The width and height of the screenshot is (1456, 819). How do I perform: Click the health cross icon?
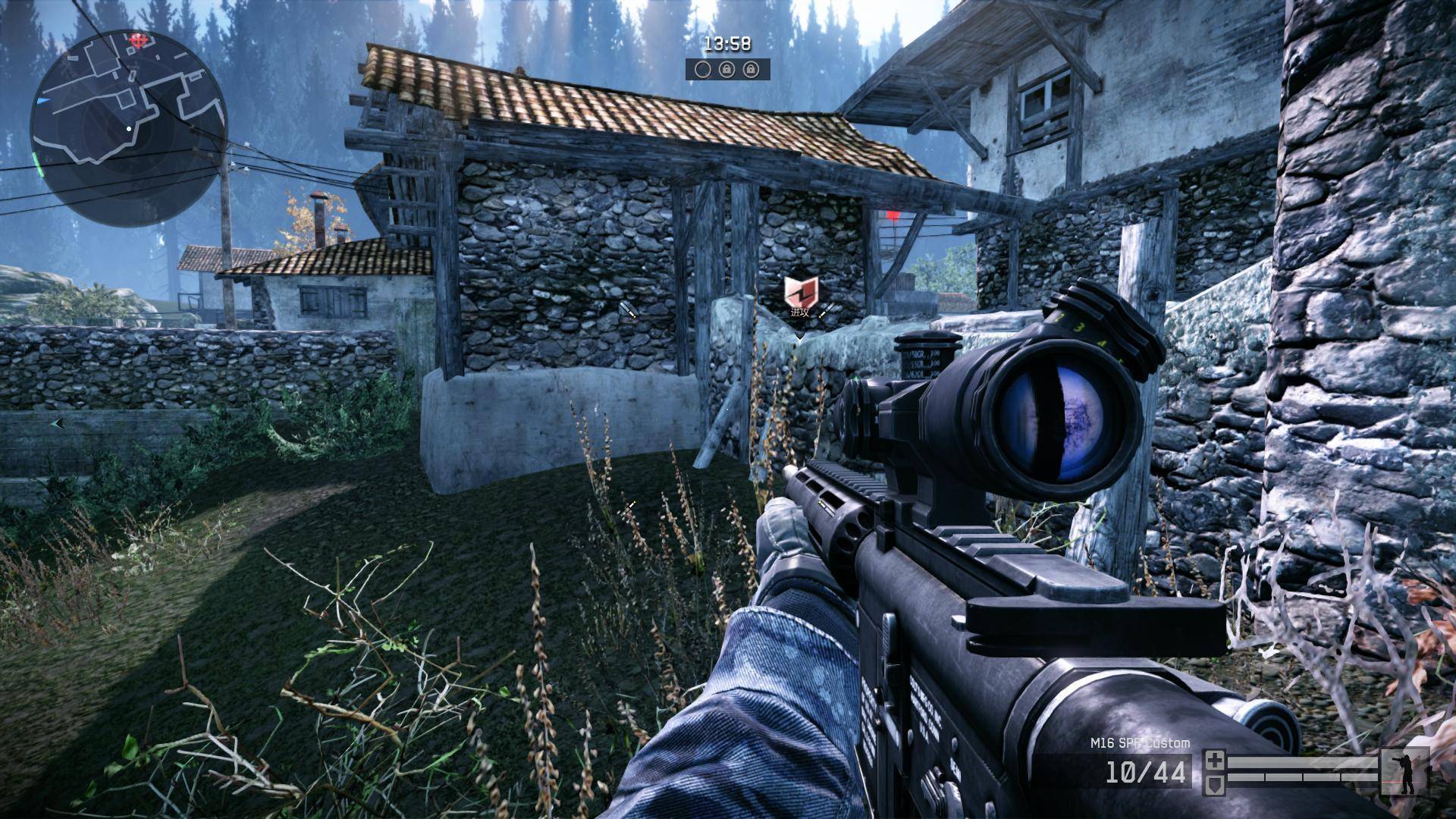click(1215, 760)
